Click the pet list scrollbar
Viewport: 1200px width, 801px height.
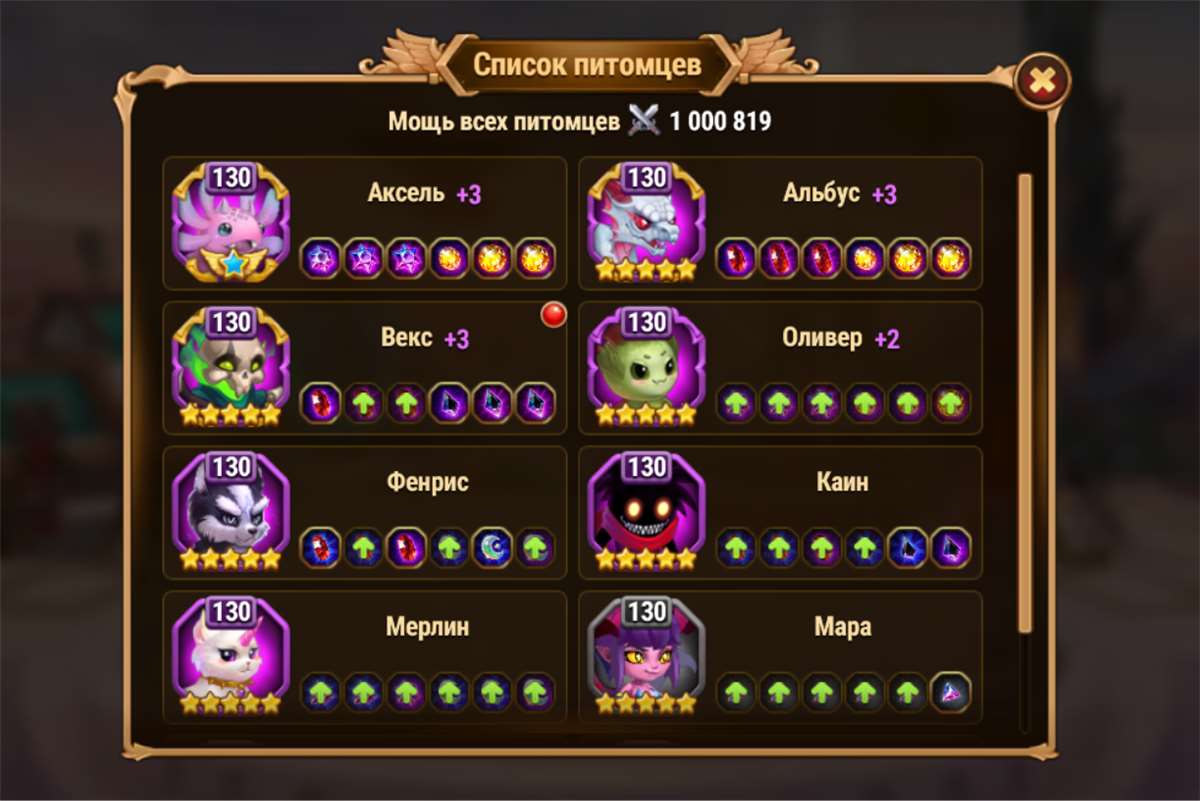tap(1023, 400)
